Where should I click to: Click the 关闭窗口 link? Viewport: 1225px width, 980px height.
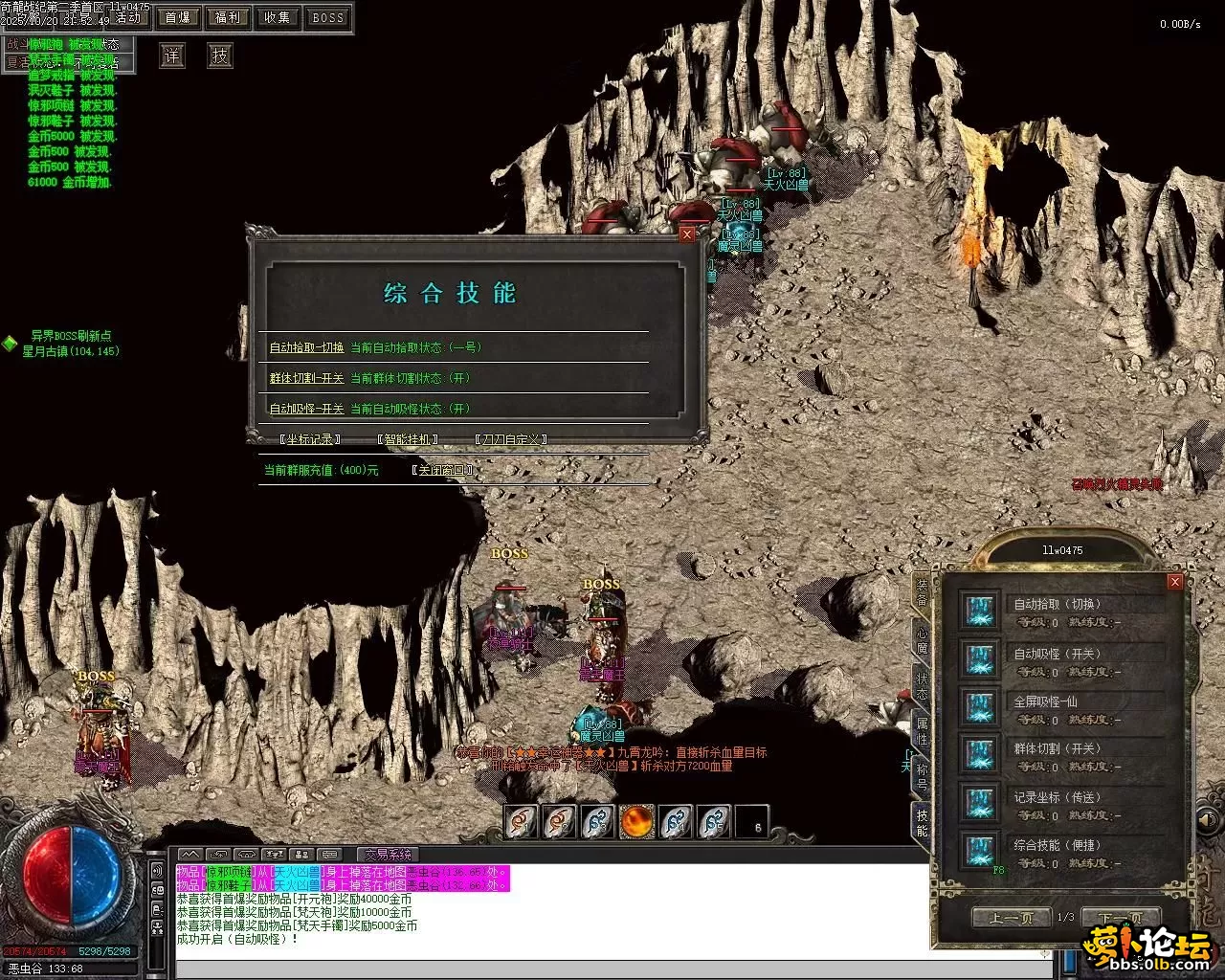442,470
